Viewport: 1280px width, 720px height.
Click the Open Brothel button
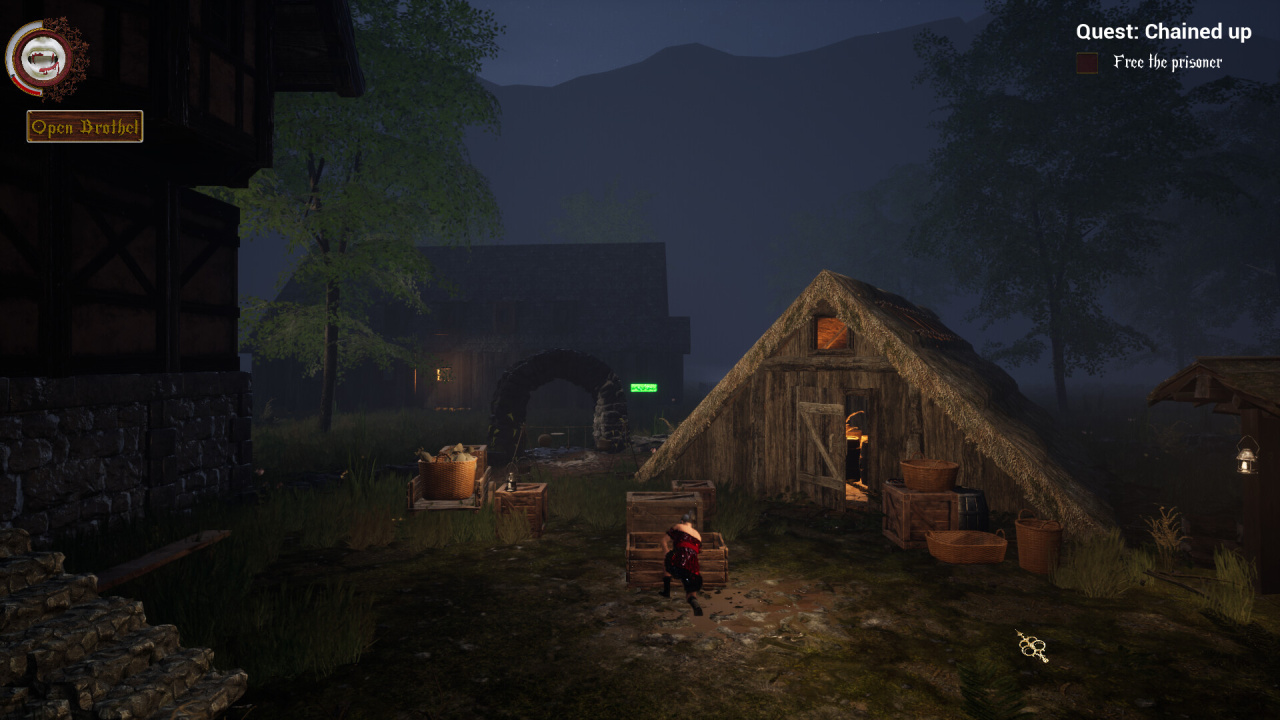[85, 127]
